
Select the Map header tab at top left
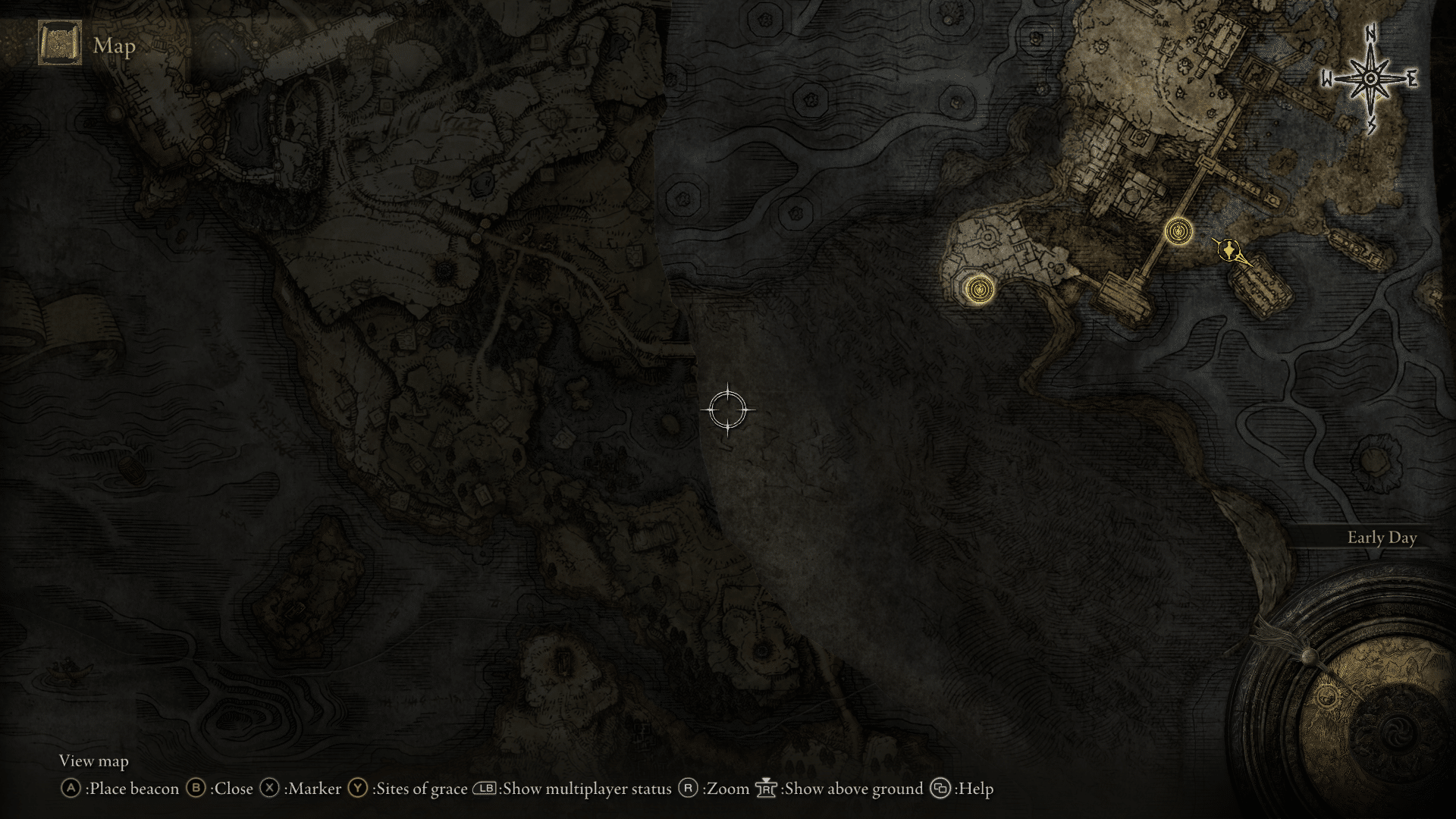pyautogui.click(x=114, y=47)
